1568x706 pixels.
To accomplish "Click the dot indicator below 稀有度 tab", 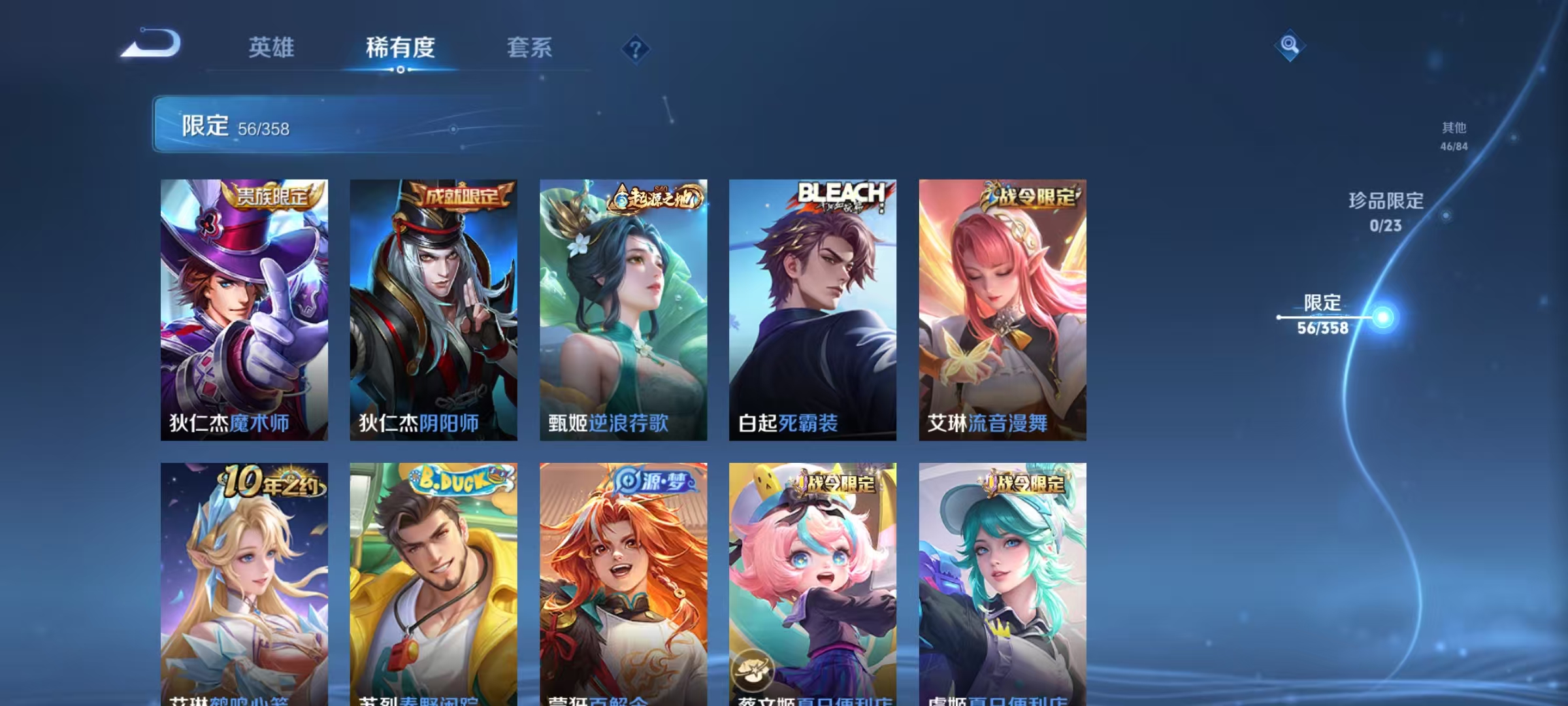I will (x=400, y=71).
